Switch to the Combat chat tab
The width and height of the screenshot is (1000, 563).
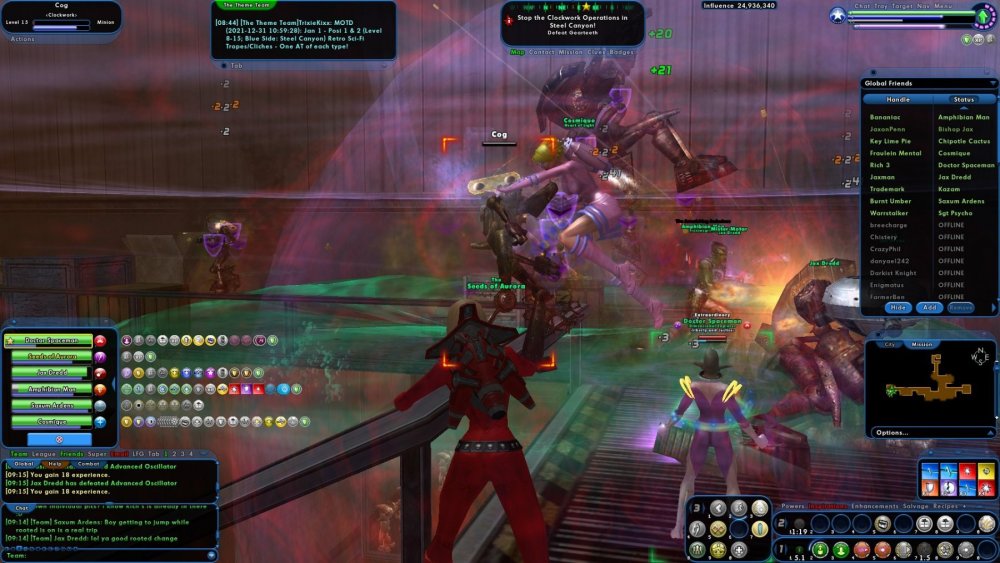pyautogui.click(x=88, y=464)
